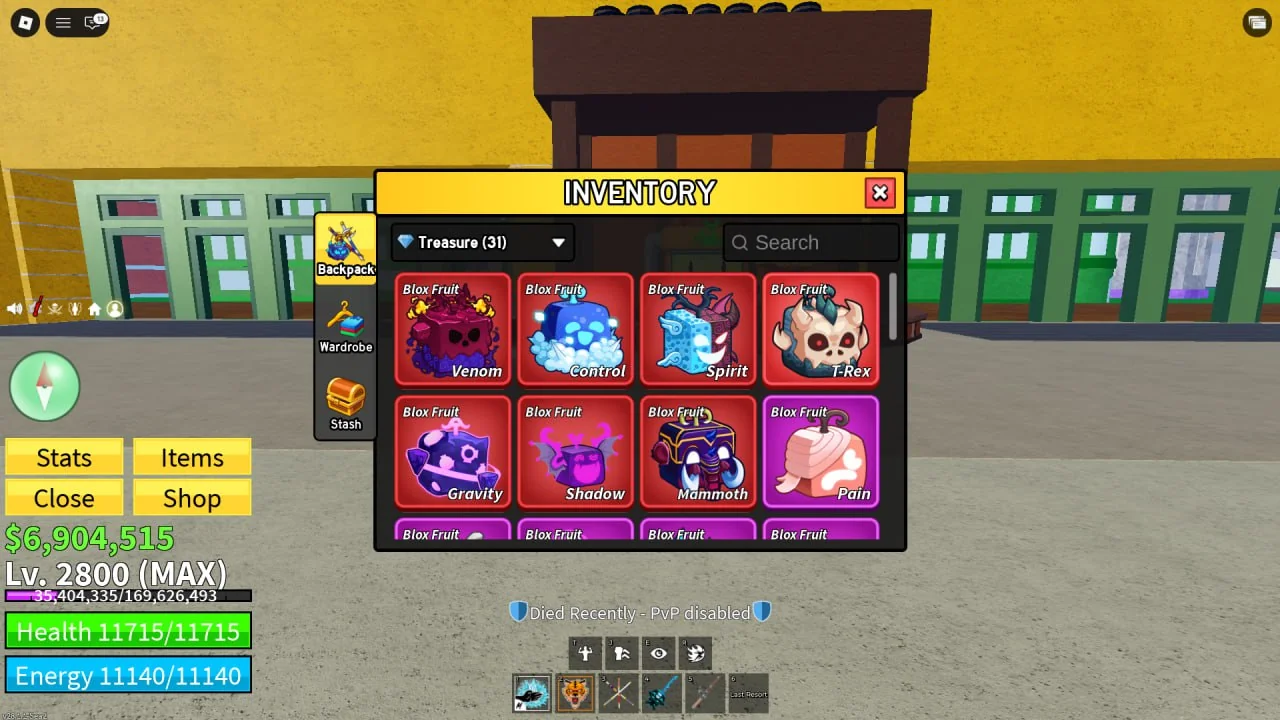The width and height of the screenshot is (1280, 720).
Task: Open the Wardrobe tab
Action: pyautogui.click(x=345, y=326)
